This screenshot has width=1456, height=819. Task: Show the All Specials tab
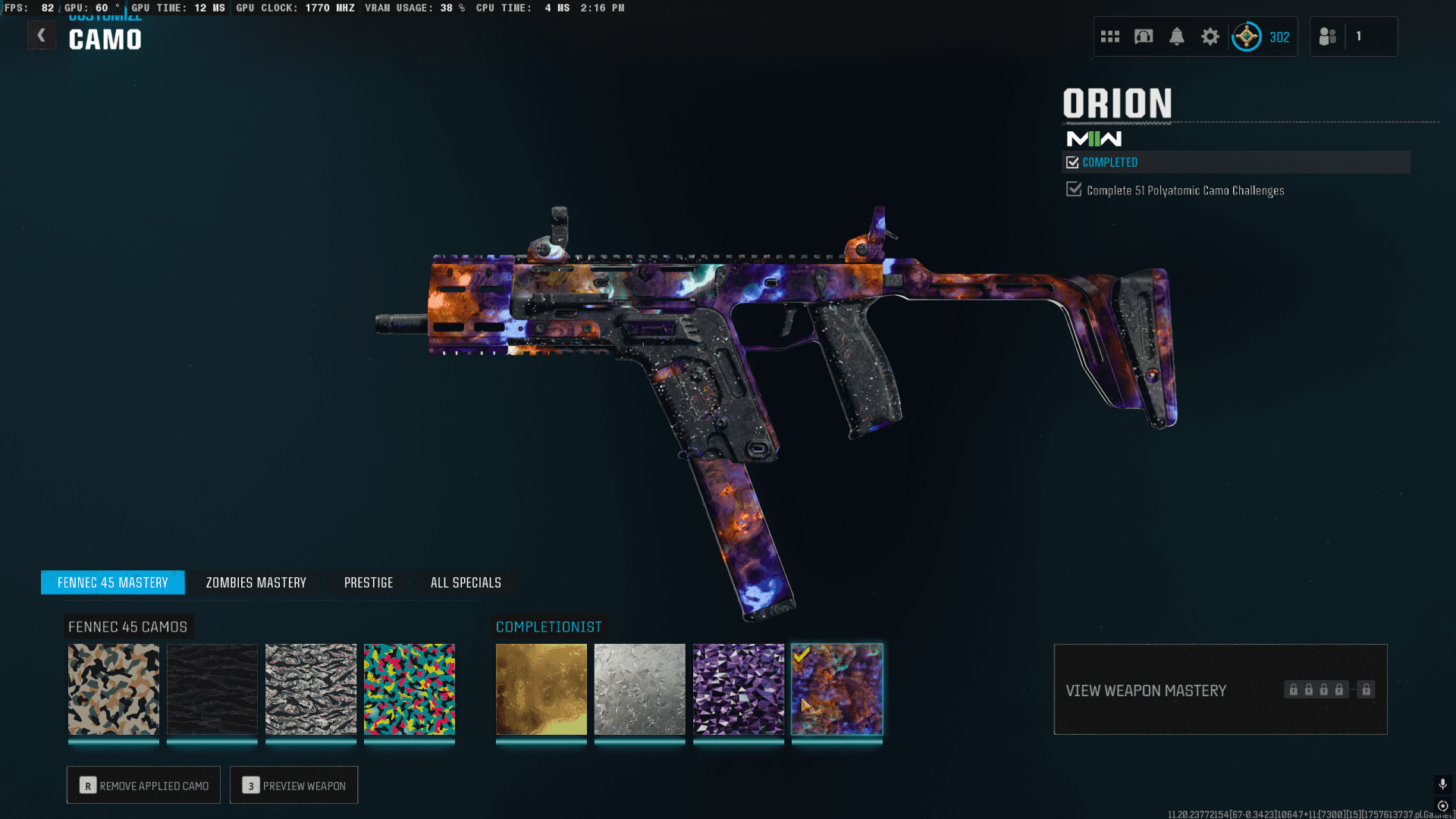(466, 582)
